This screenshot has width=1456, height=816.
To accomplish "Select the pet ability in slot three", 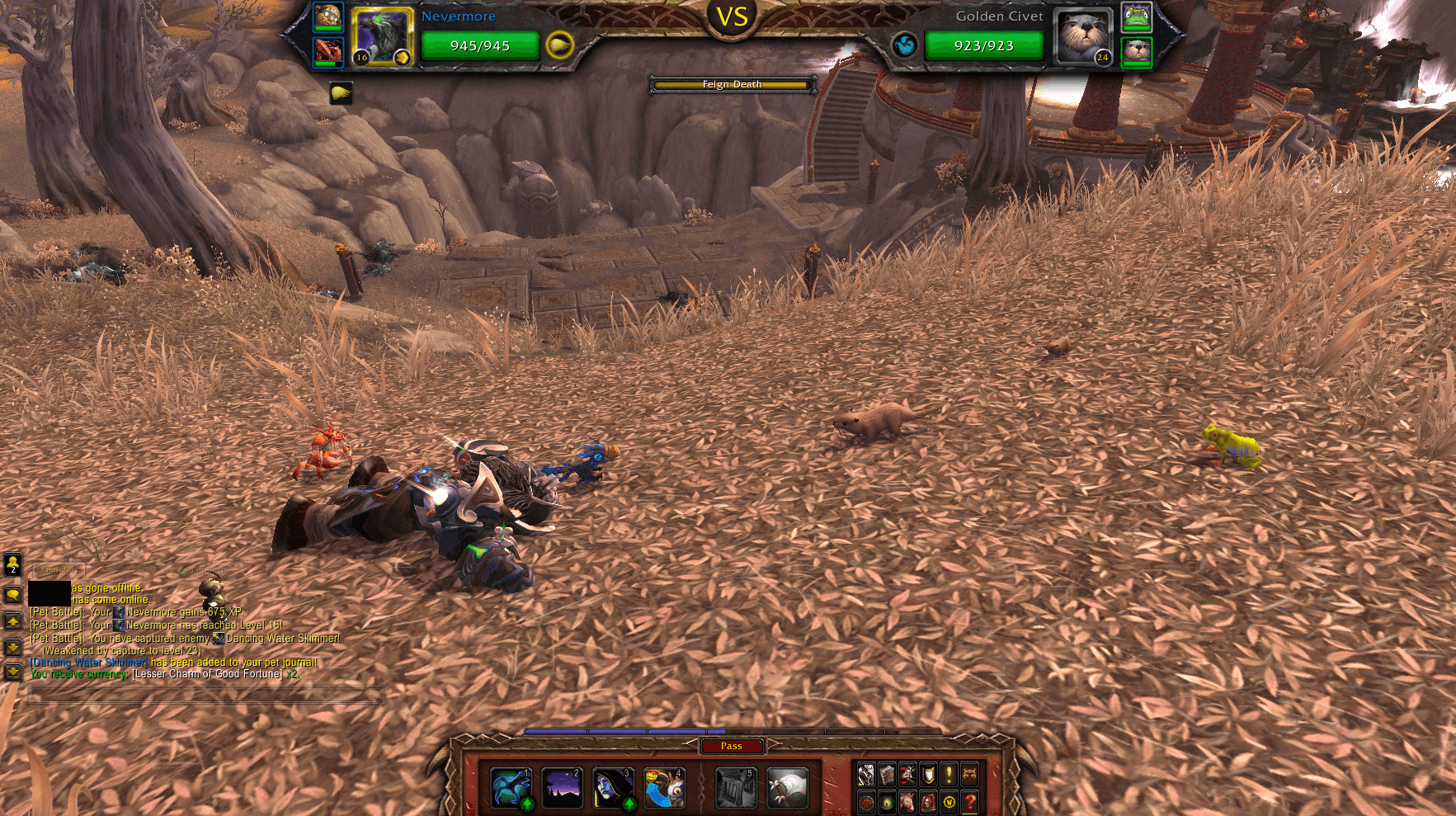I will point(611,786).
